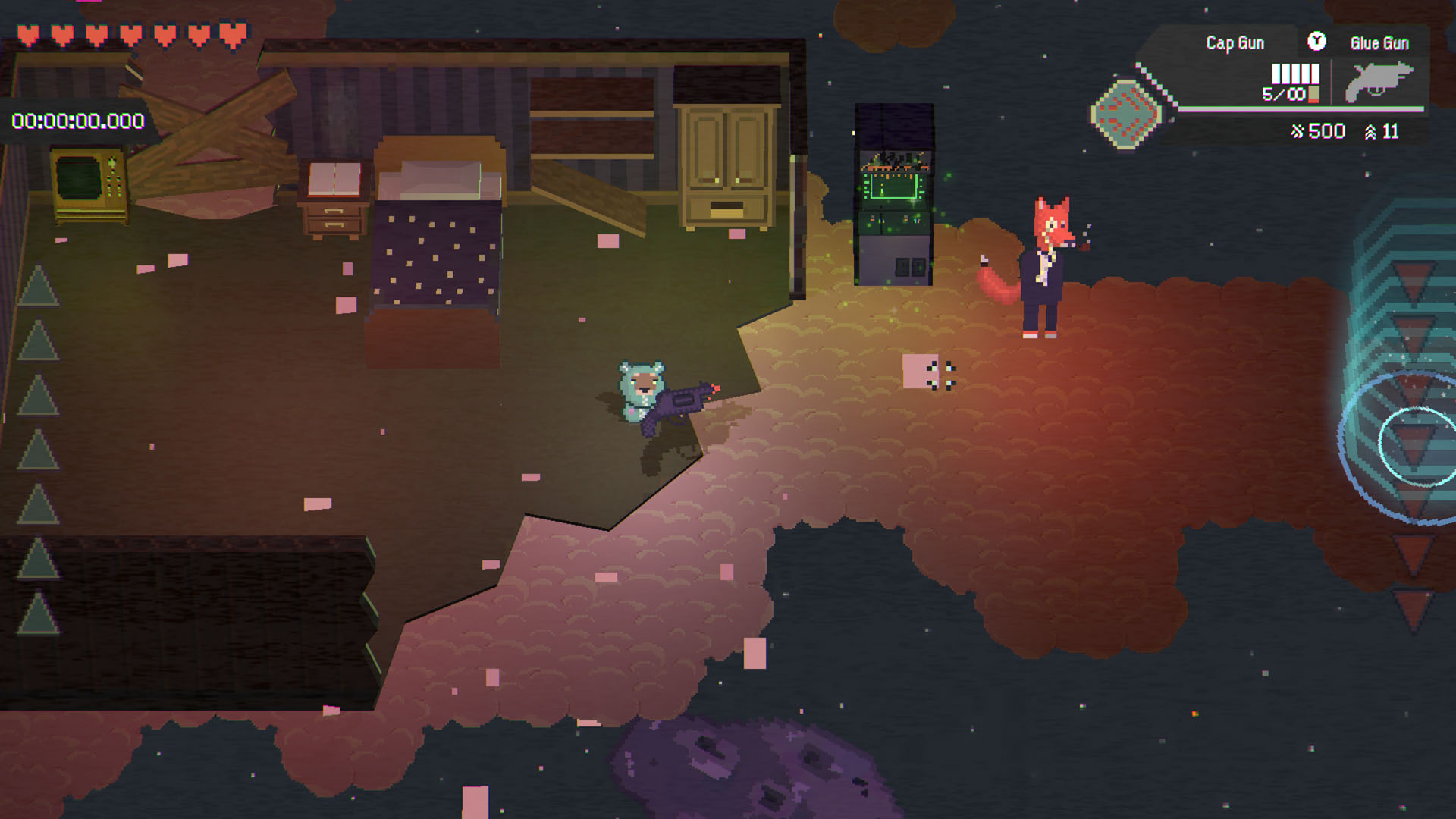Image resolution: width=1456 pixels, height=819 pixels.
Task: Click the 00:00:00.000 speedrun timer
Action: pos(76,118)
